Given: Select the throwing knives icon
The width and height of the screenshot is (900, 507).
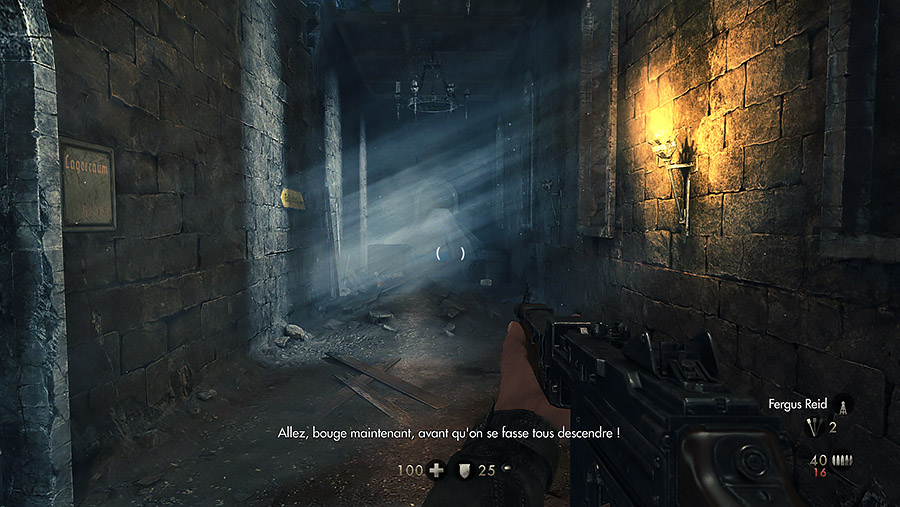Looking at the screenshot, I should pyautogui.click(x=815, y=428).
